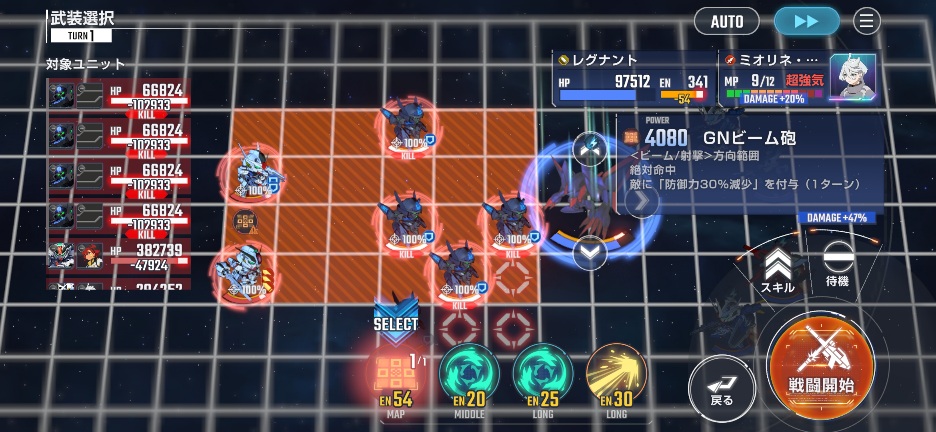Click the down arrow below the unit
The width and height of the screenshot is (936, 432).
point(590,252)
